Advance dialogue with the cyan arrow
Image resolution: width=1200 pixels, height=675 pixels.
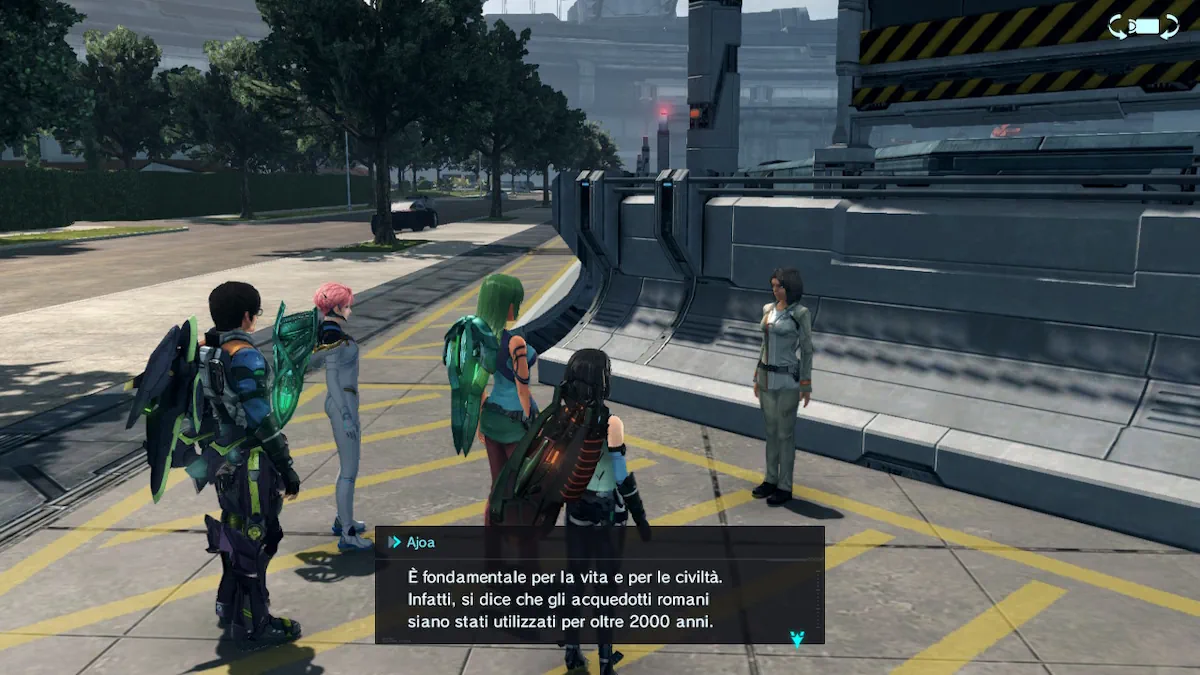797,638
